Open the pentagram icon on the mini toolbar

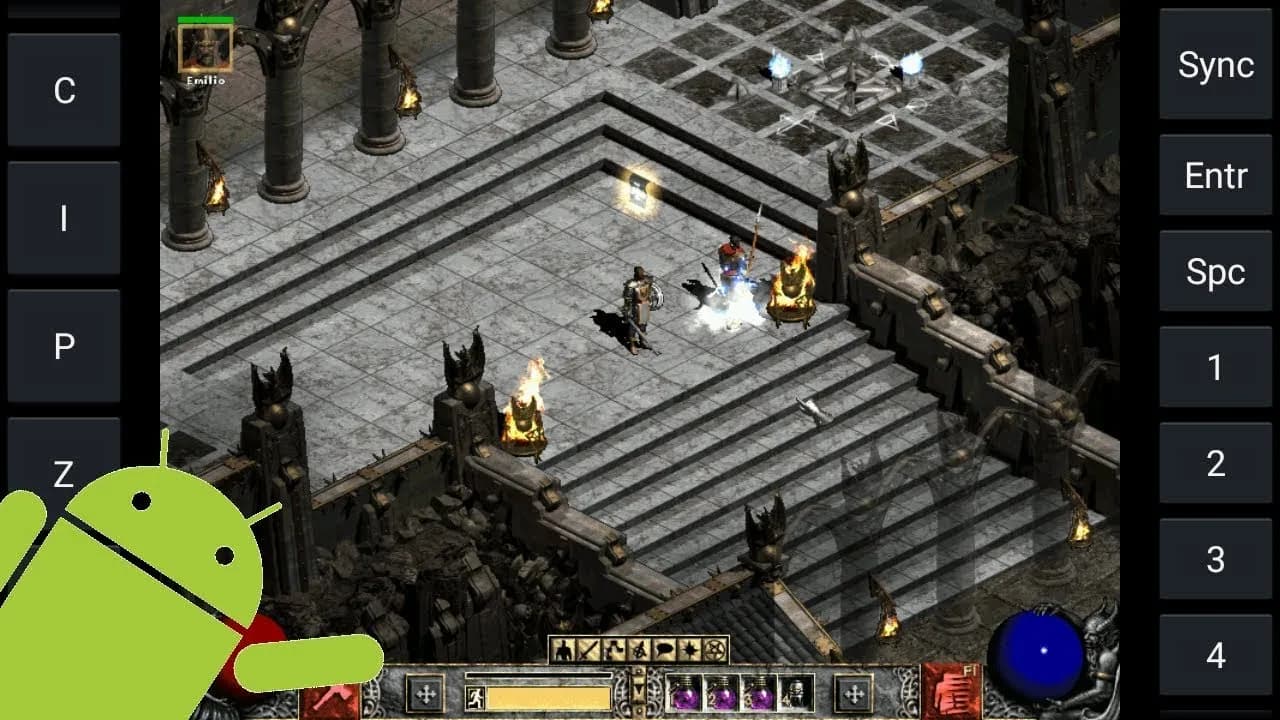tap(713, 650)
